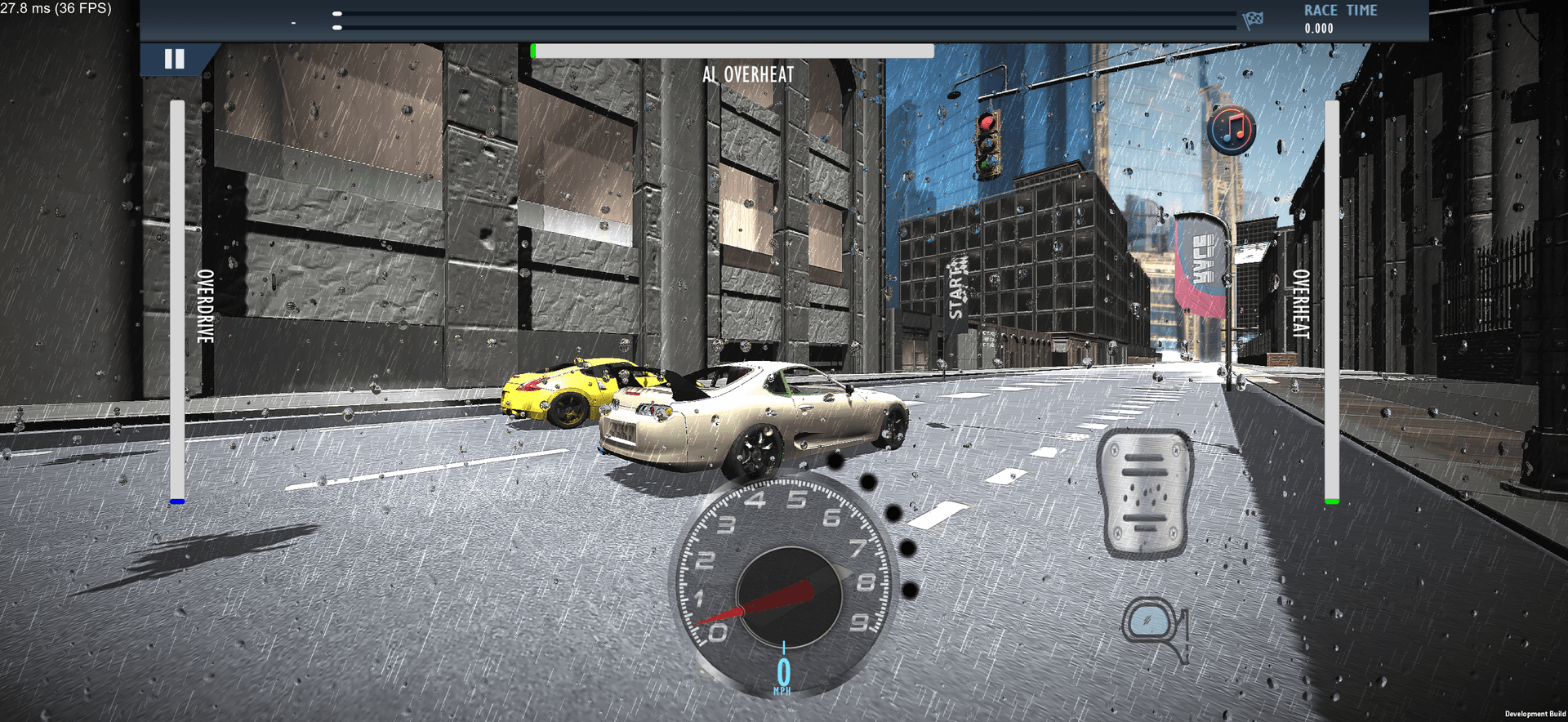The width and height of the screenshot is (1568, 722).
Task: Click the dash next to the progress bars
Action: pyautogui.click(x=294, y=22)
